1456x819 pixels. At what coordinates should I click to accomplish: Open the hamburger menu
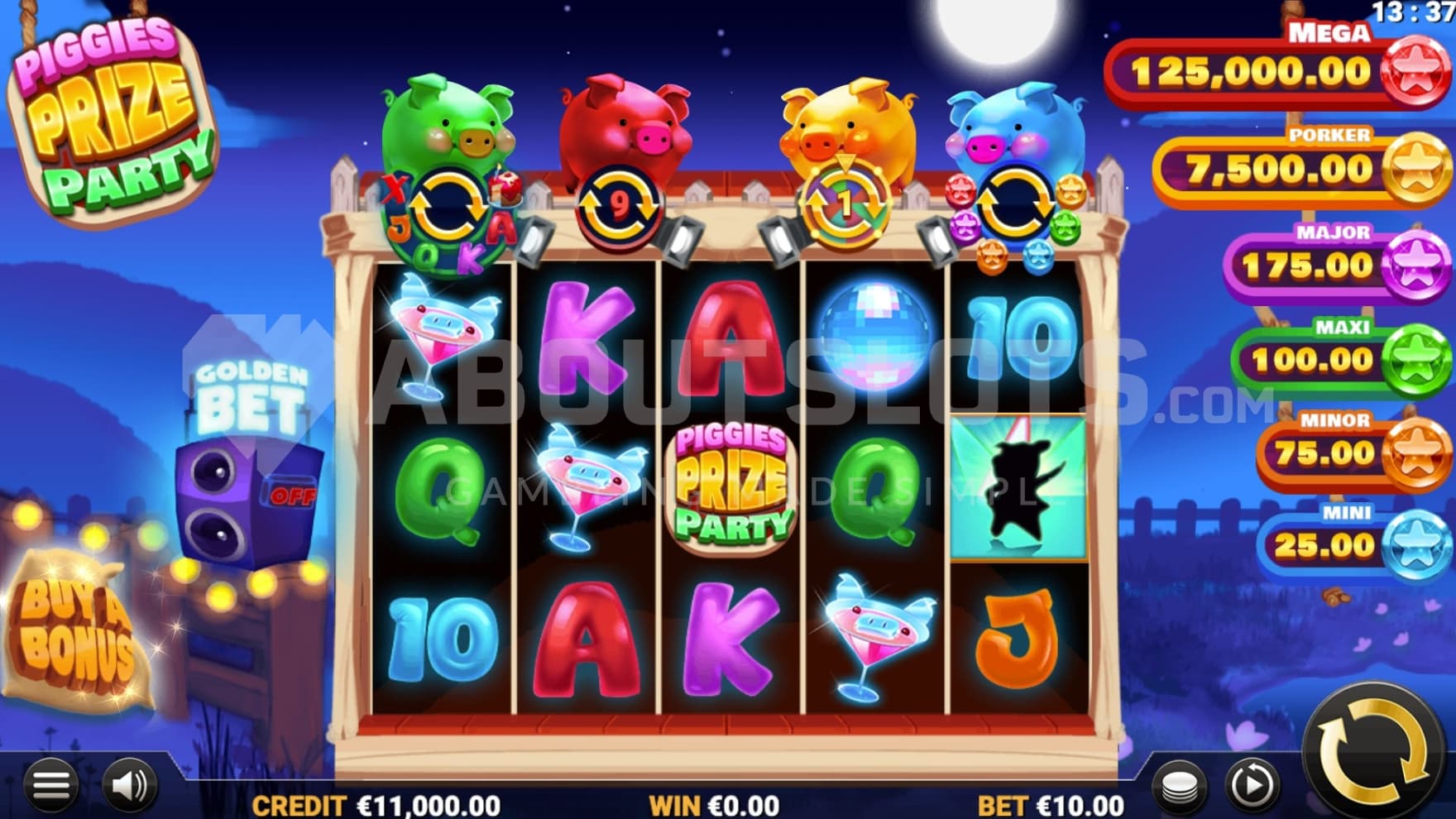tap(50, 785)
